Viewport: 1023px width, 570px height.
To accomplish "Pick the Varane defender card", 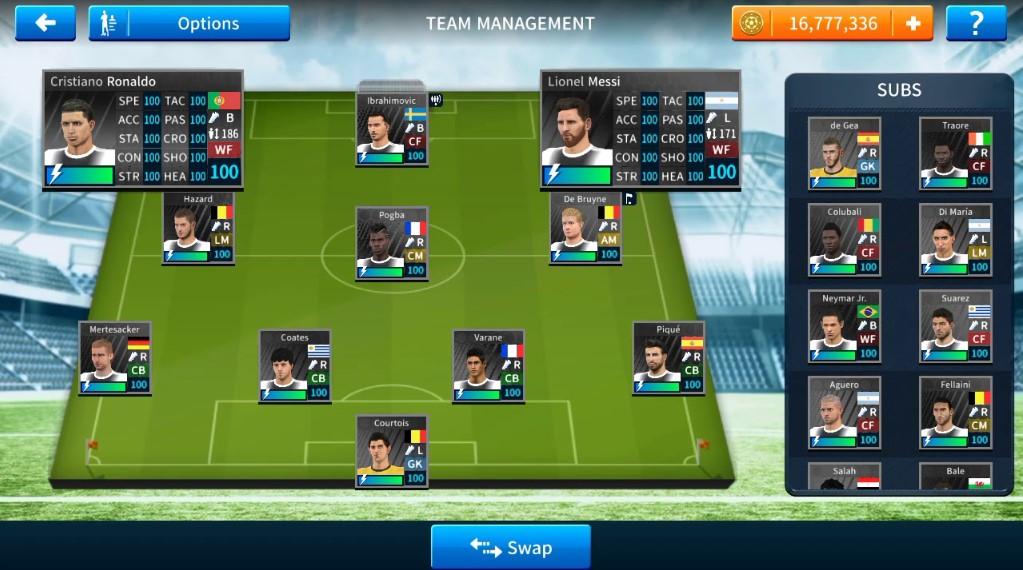I will coord(488,365).
